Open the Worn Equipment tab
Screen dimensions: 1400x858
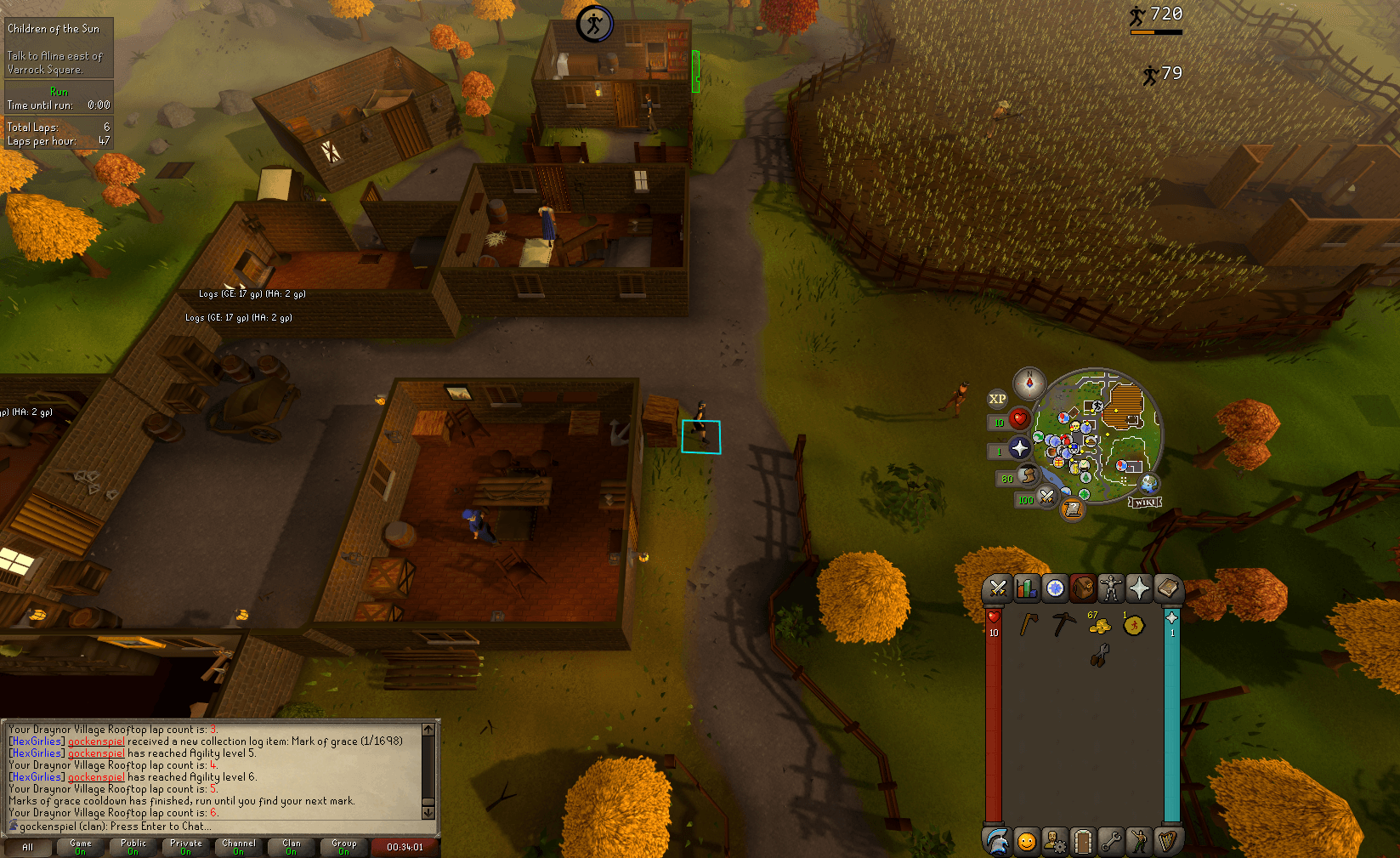[1110, 588]
